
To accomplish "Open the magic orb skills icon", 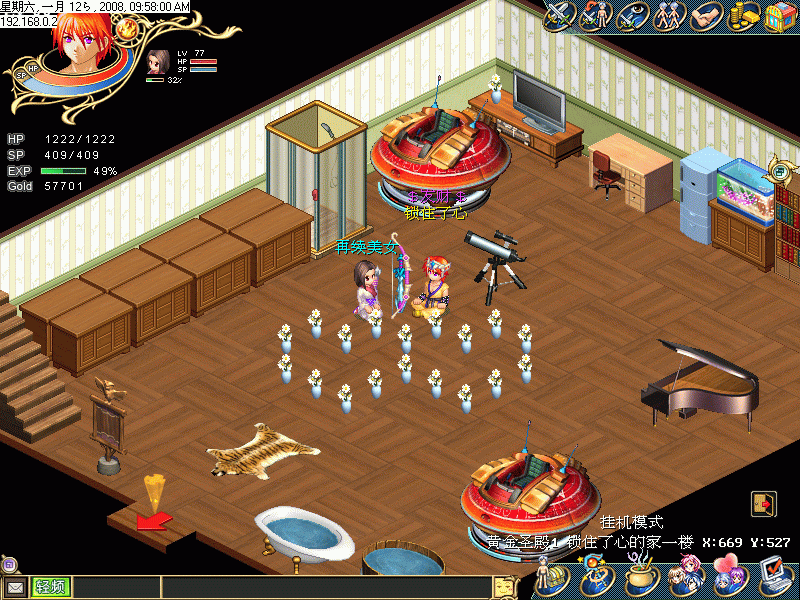I will (x=592, y=578).
